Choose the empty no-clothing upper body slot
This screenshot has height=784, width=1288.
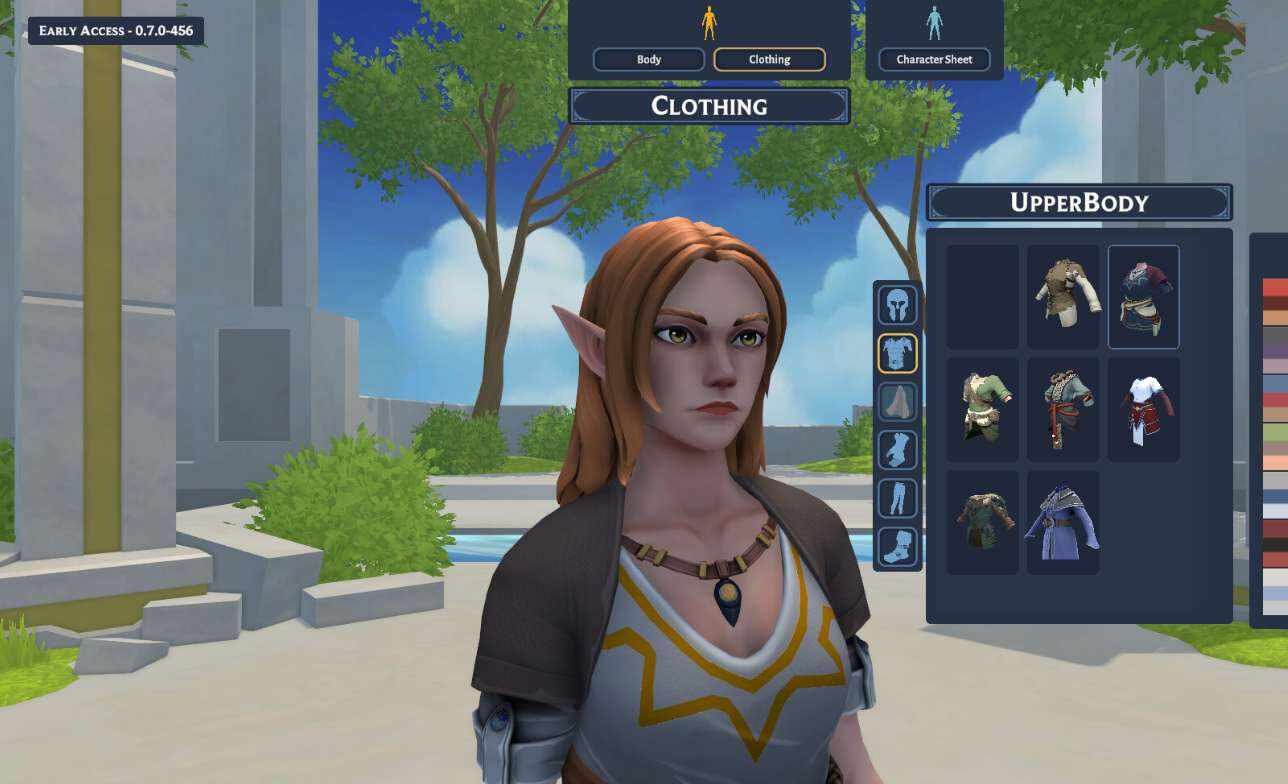pos(983,297)
